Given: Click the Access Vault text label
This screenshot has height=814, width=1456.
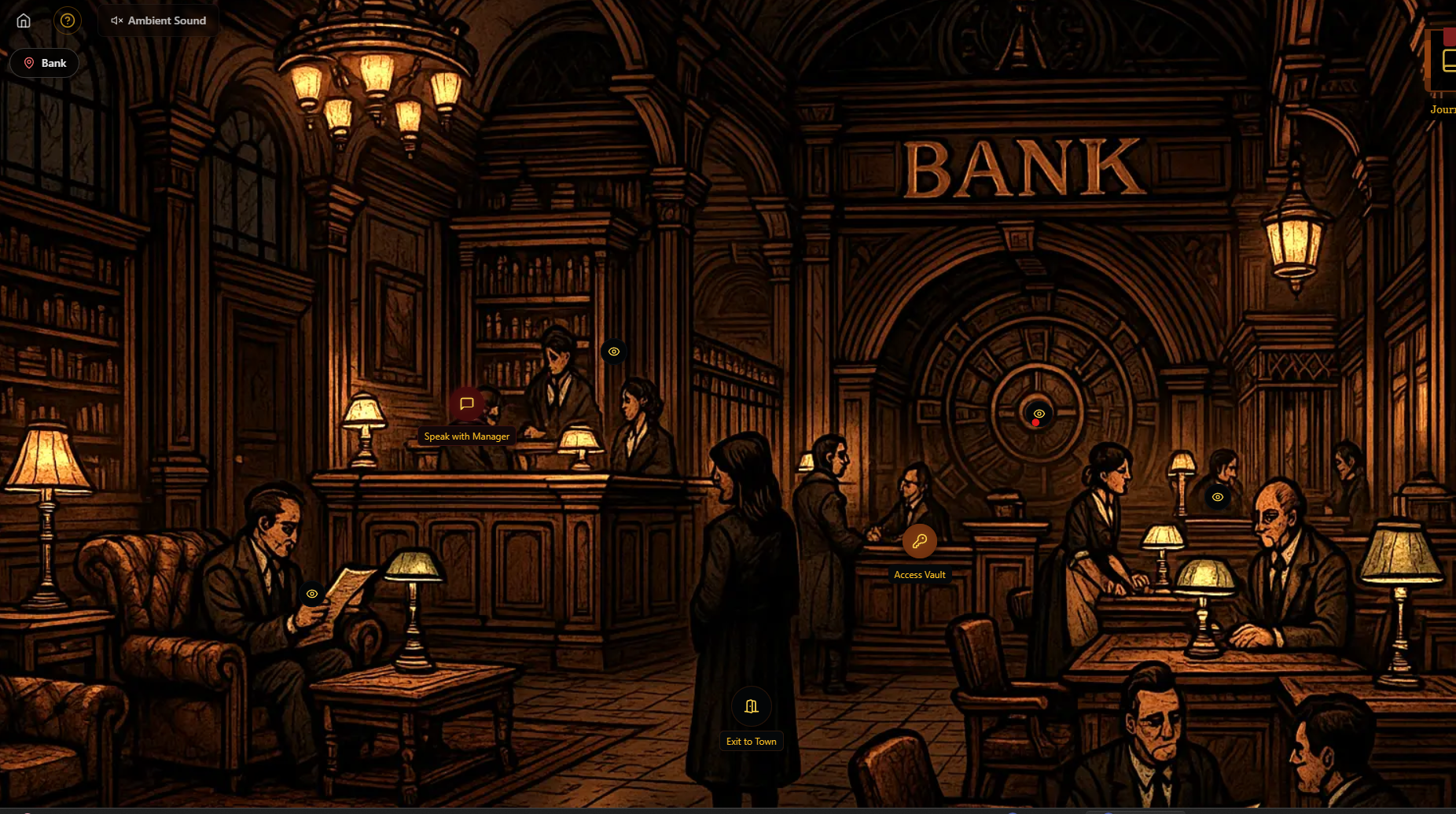Looking at the screenshot, I should coord(920,574).
